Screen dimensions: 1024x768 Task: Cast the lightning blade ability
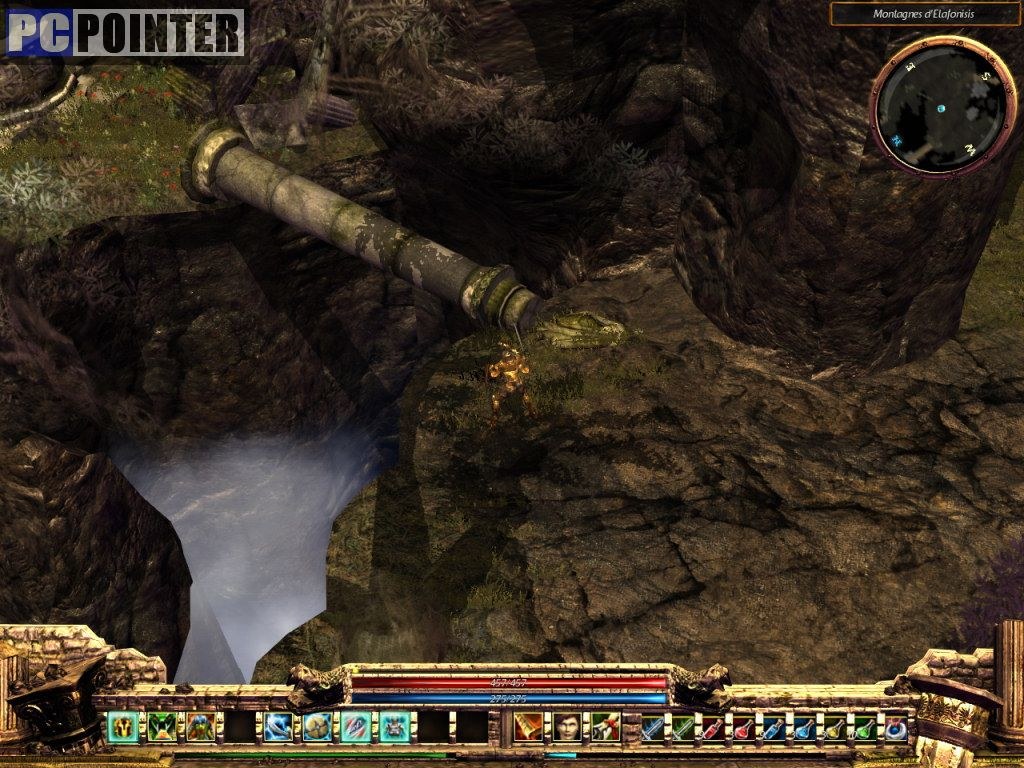click(278, 726)
